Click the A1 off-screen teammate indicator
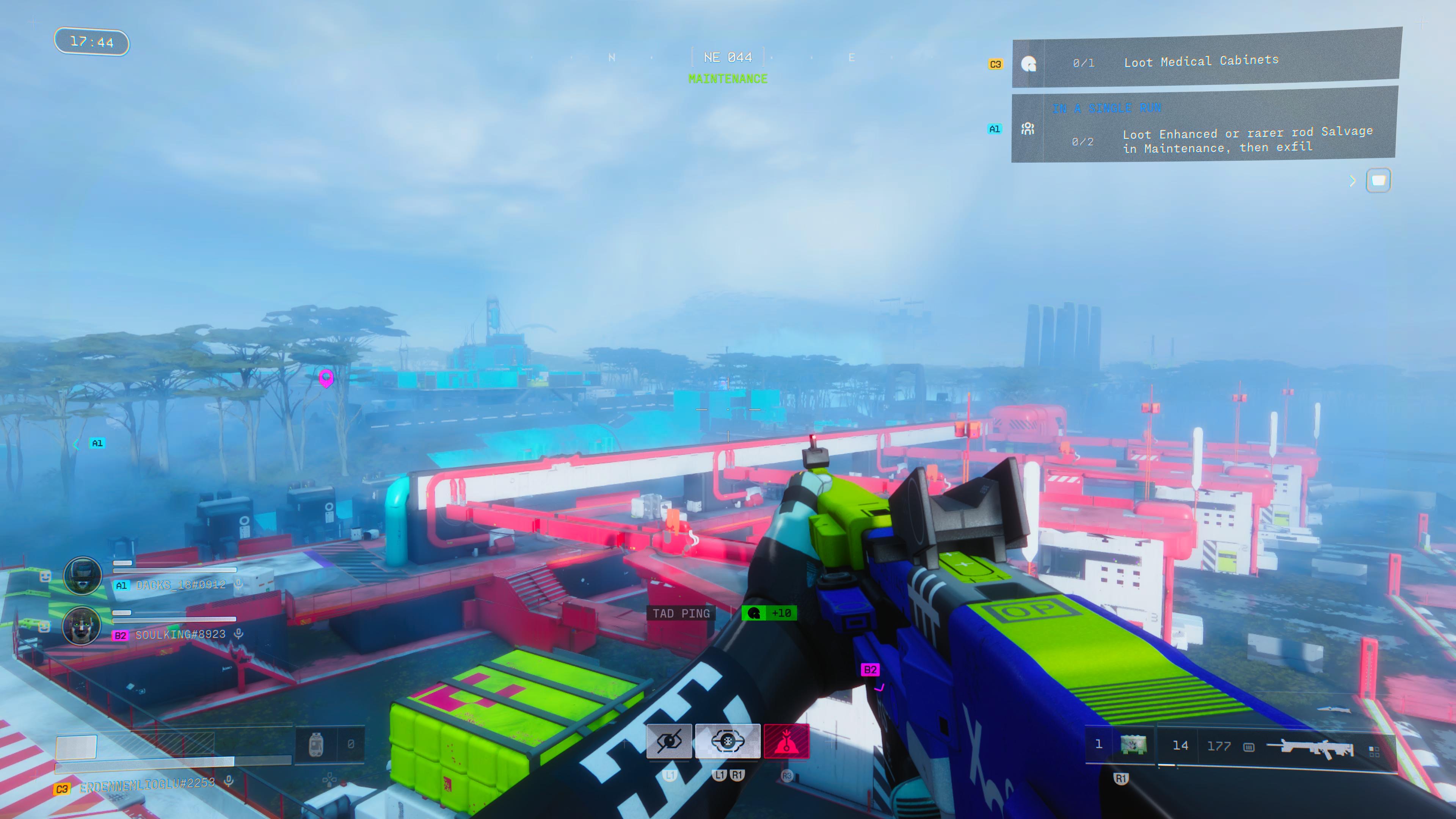1456x819 pixels. coord(97,443)
